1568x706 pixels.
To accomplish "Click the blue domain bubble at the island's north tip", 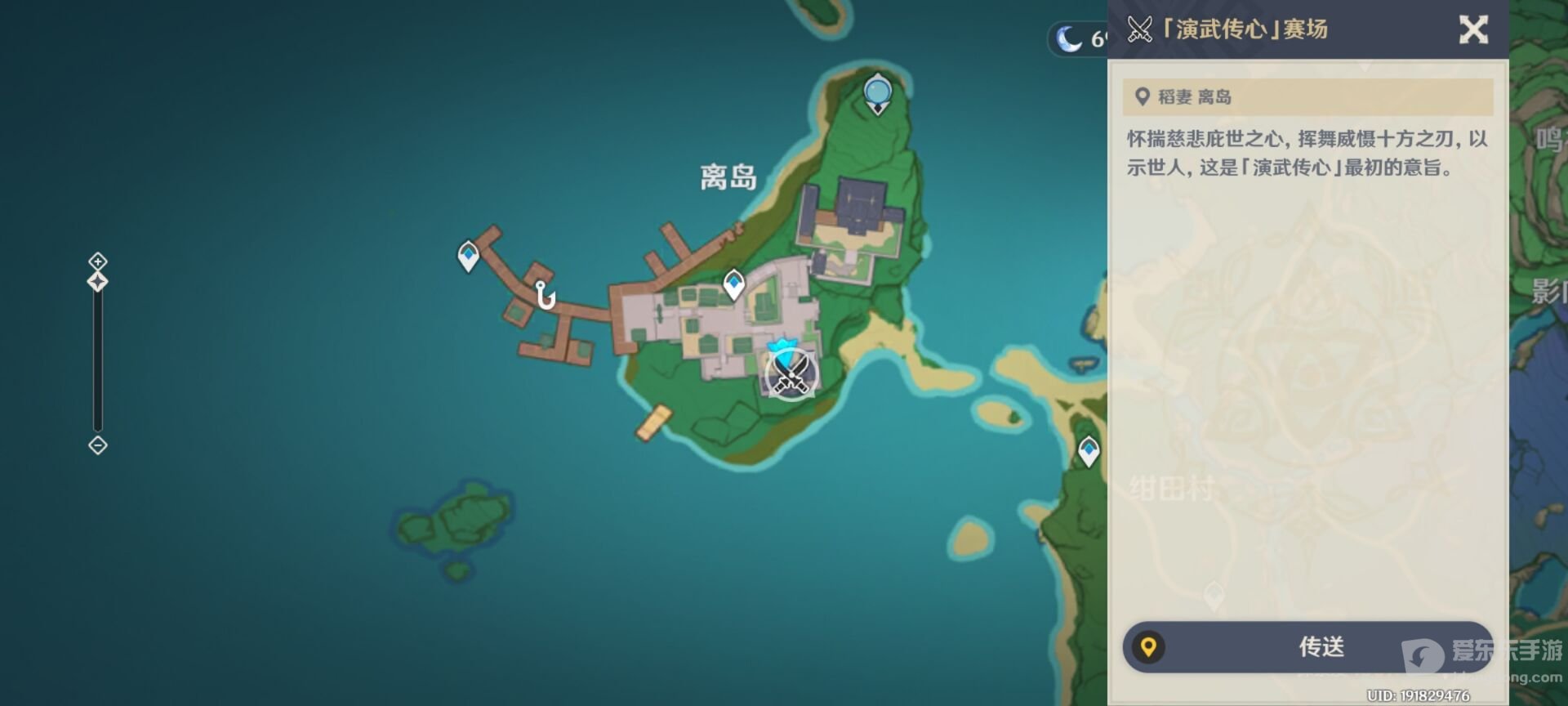I will [x=877, y=90].
